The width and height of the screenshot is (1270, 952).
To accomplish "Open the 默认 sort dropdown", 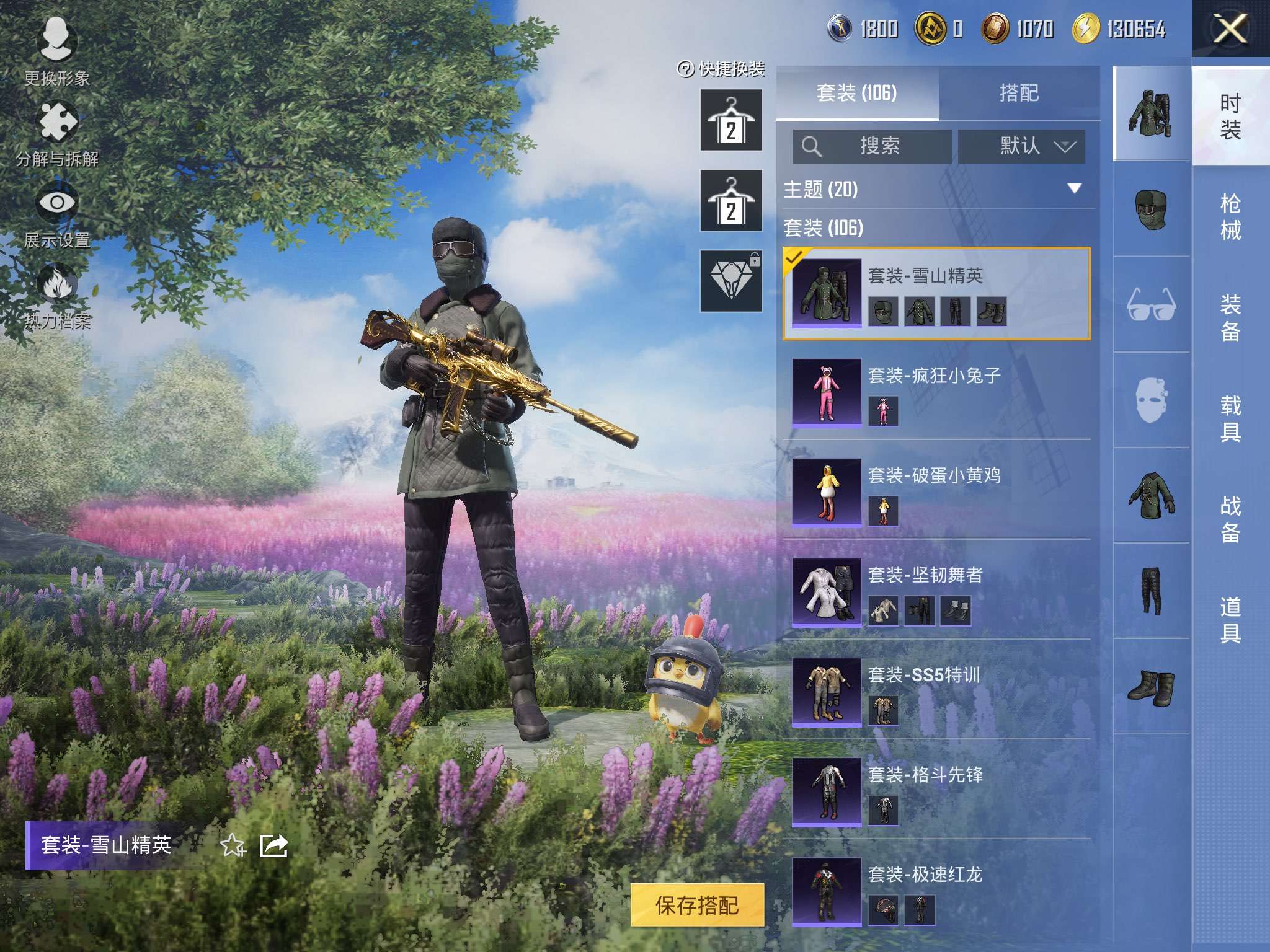I will tap(1021, 146).
